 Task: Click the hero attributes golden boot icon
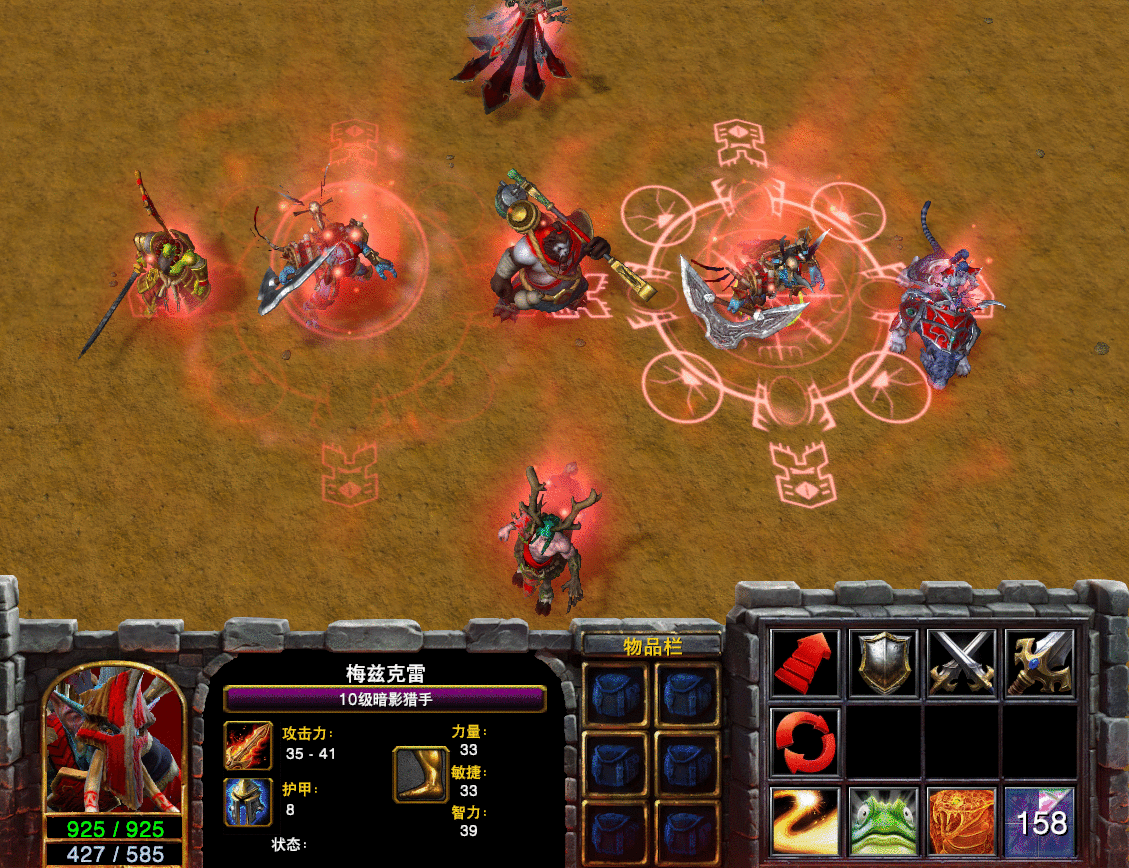pyautogui.click(x=419, y=773)
